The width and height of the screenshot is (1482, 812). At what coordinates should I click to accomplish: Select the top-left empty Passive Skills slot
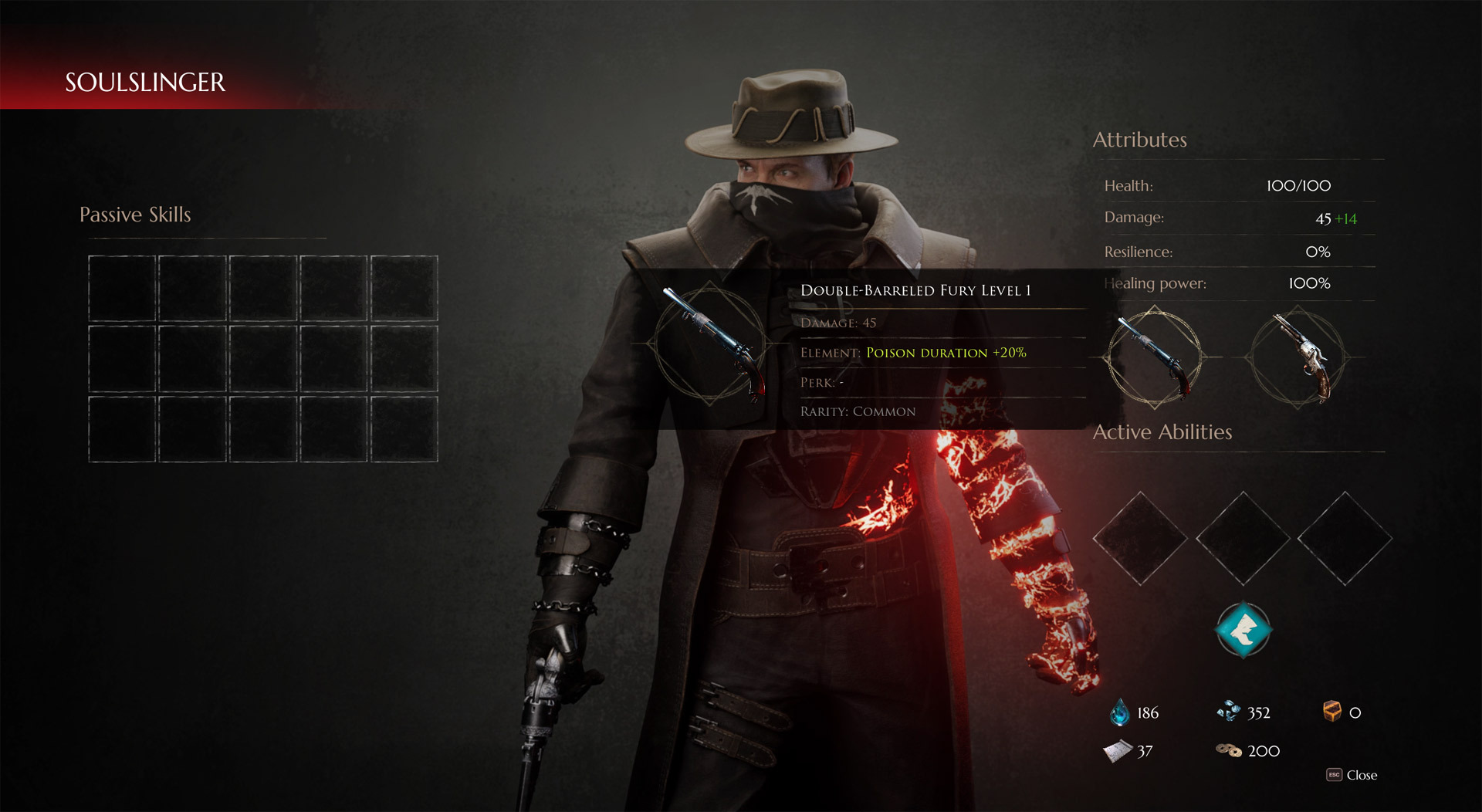click(x=121, y=288)
